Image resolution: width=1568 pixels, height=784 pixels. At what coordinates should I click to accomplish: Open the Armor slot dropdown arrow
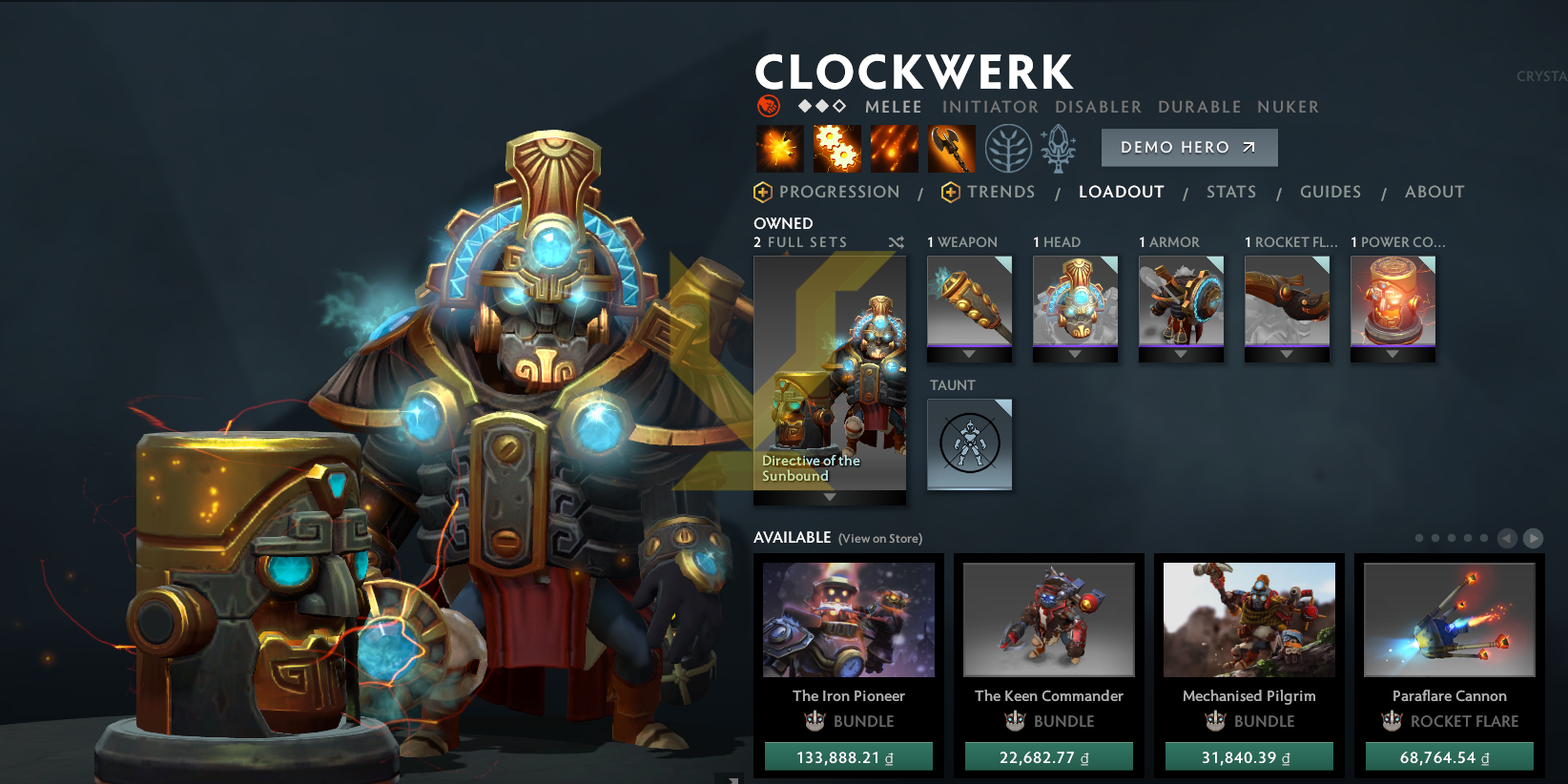click(1181, 355)
